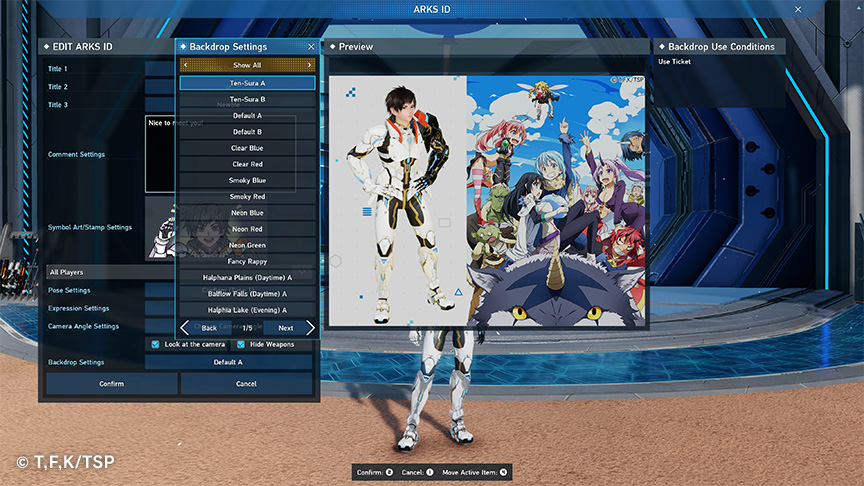The width and height of the screenshot is (864, 486).
Task: Pick the Neon Blue backdrop
Action: [247, 213]
